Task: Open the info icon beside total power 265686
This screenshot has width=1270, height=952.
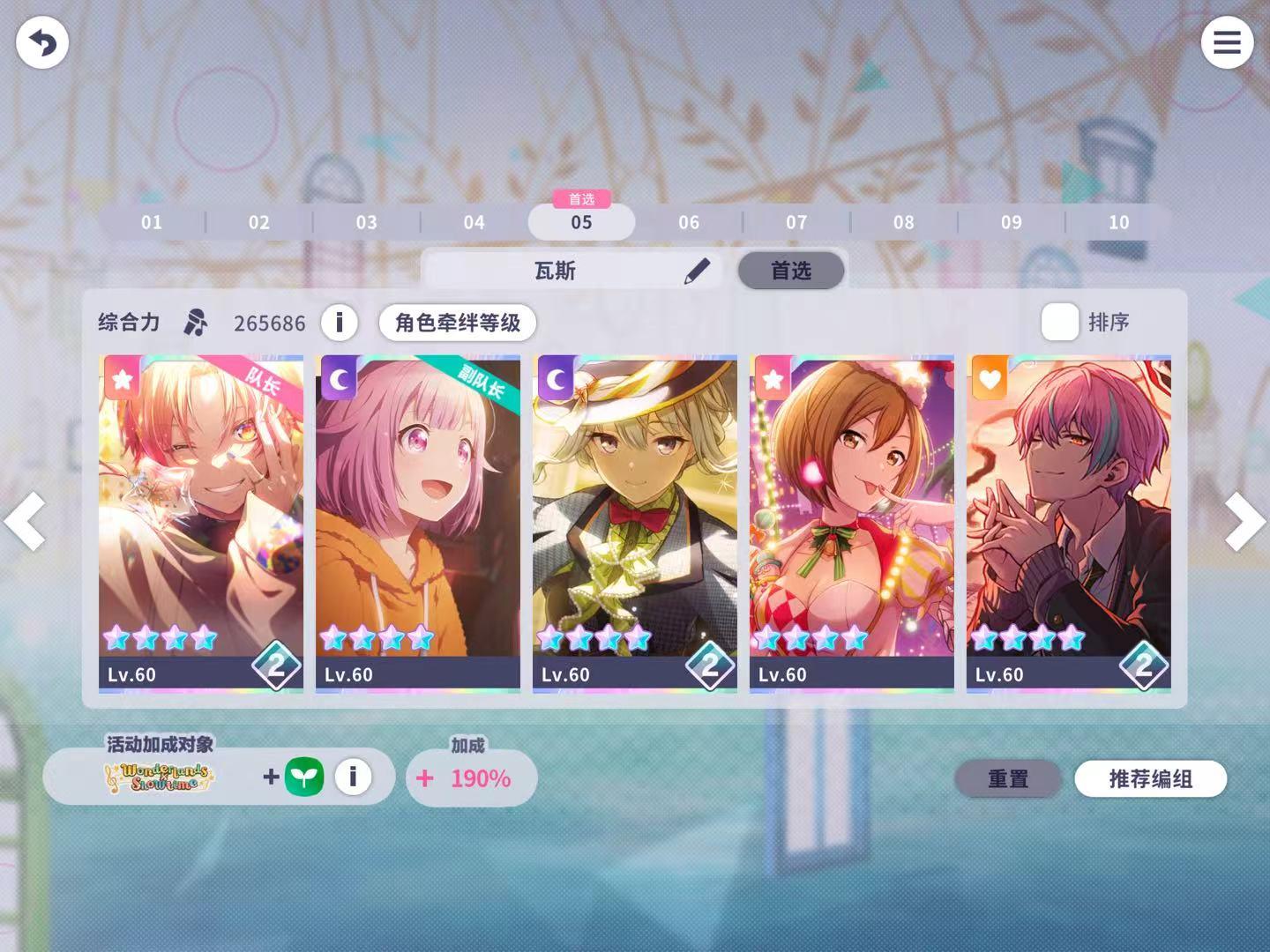Action: 340,323
